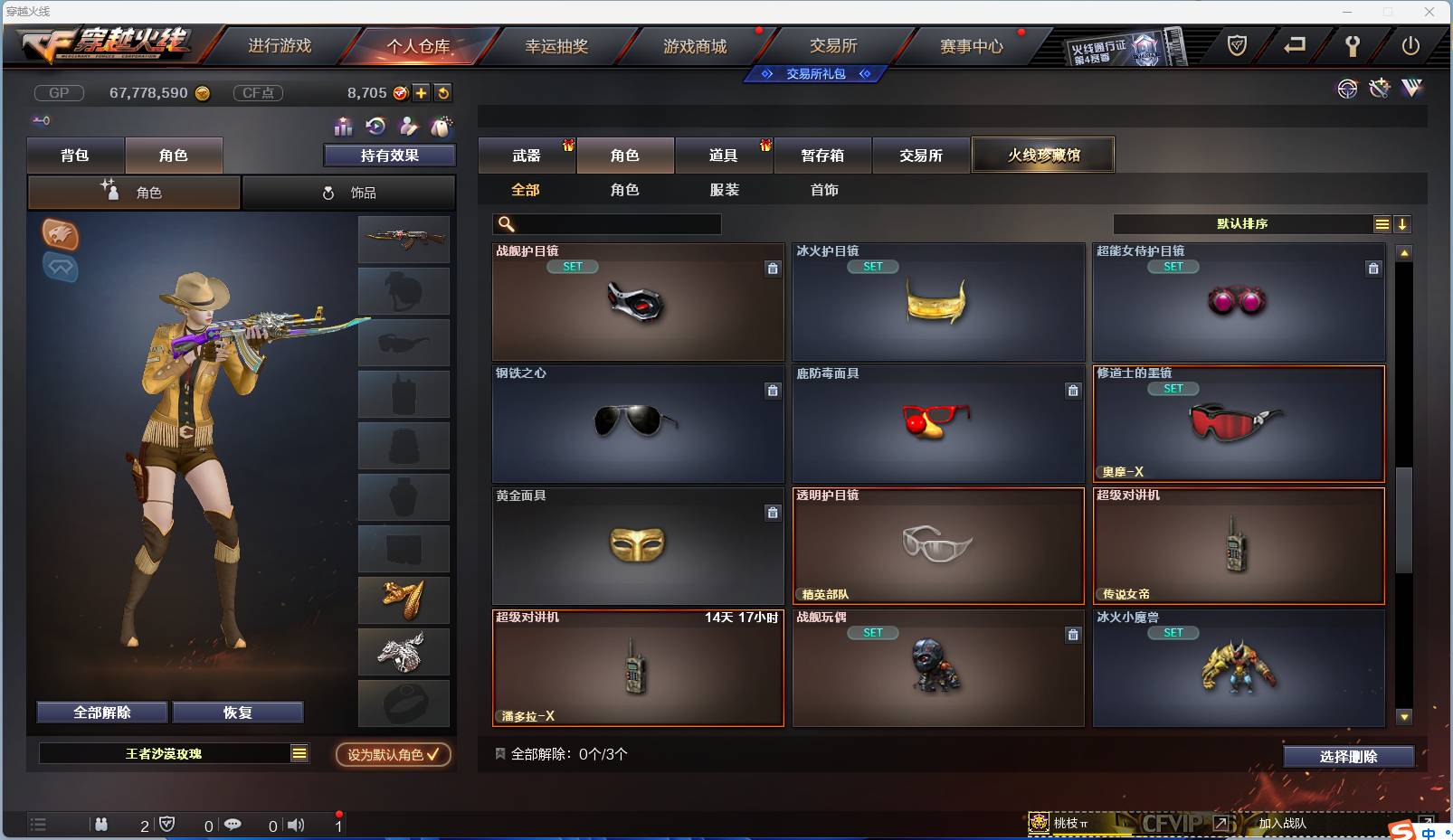1453x840 pixels.
Task: Mute the speaker icon in the bottom bar
Action: point(296,825)
